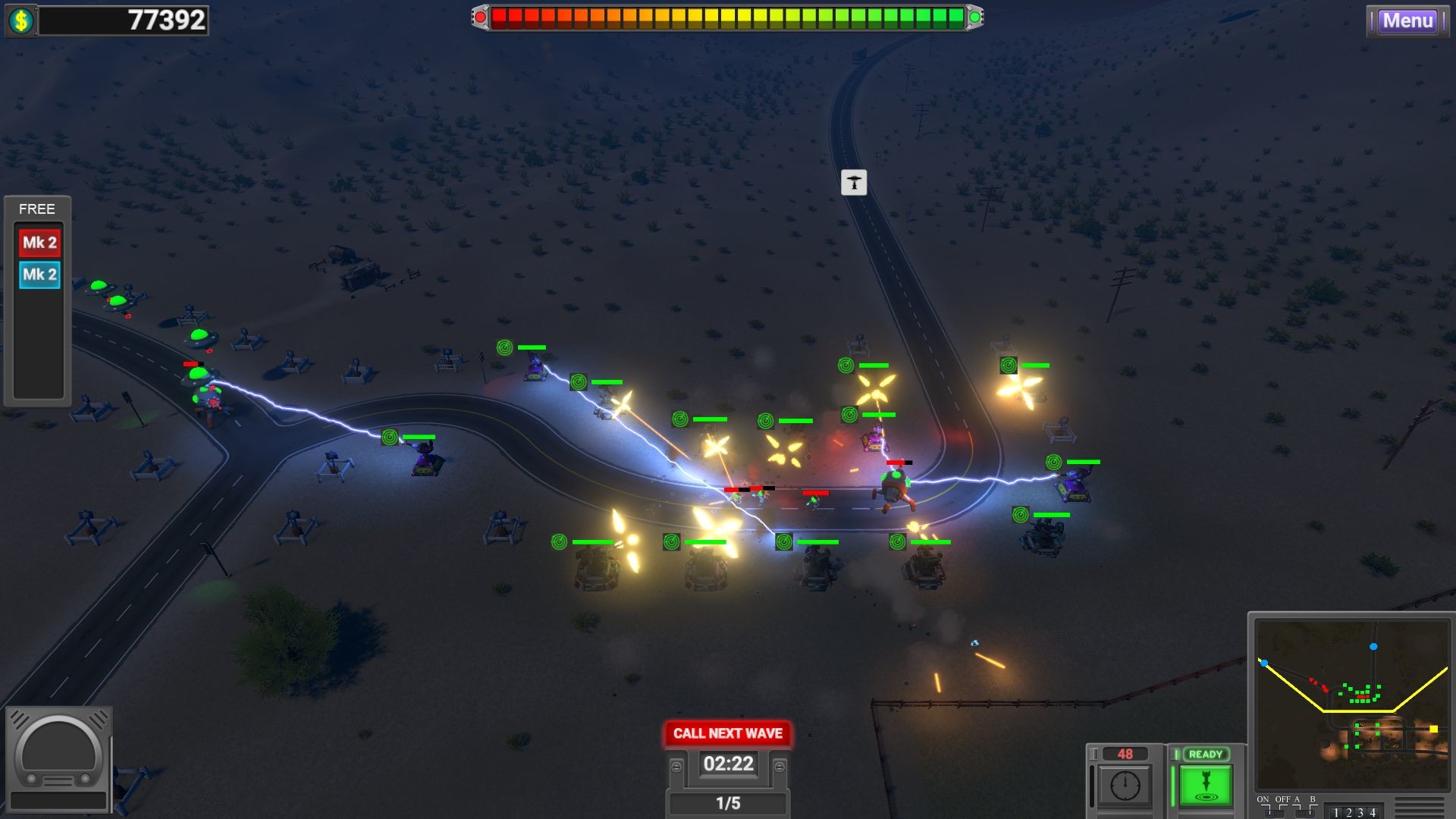Toggle the minimap ON switch
Screen dimensions: 1456x819
coord(1269,812)
